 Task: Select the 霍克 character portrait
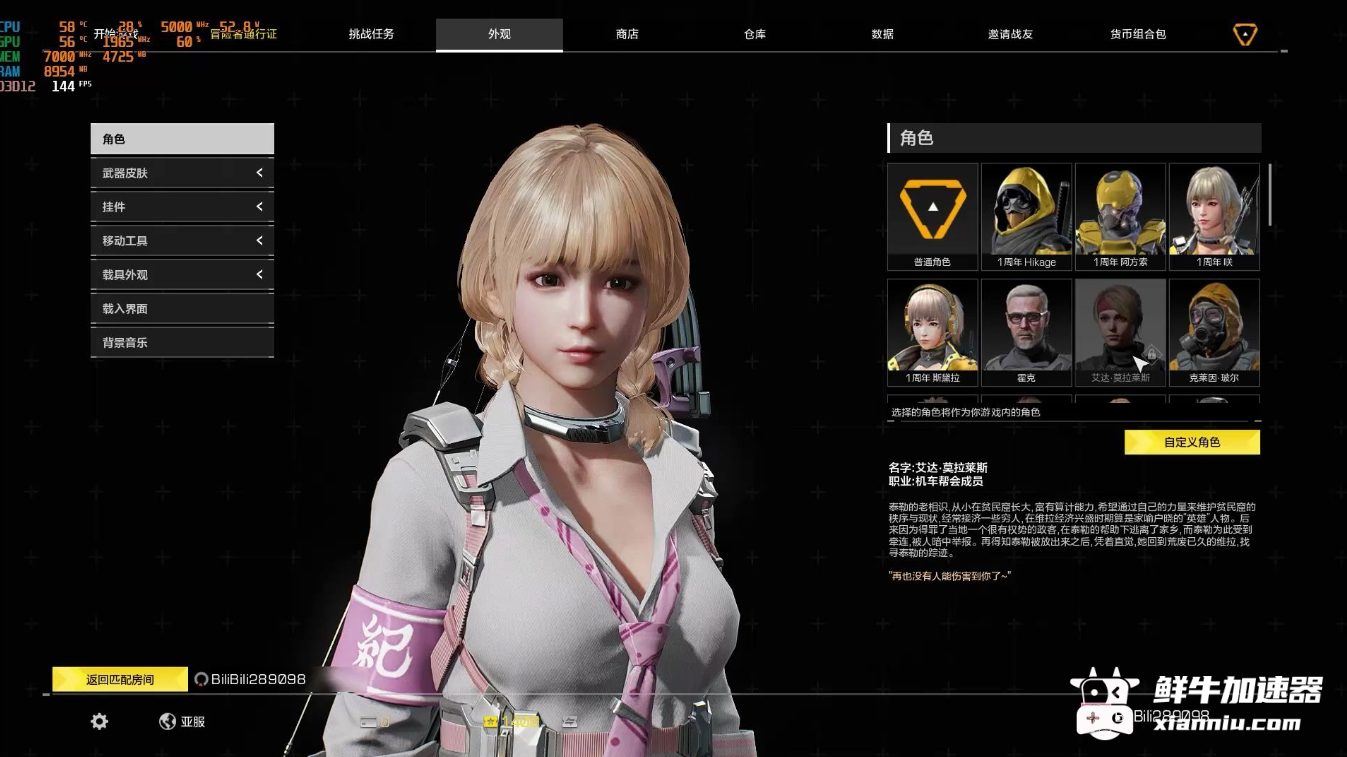coord(1026,331)
